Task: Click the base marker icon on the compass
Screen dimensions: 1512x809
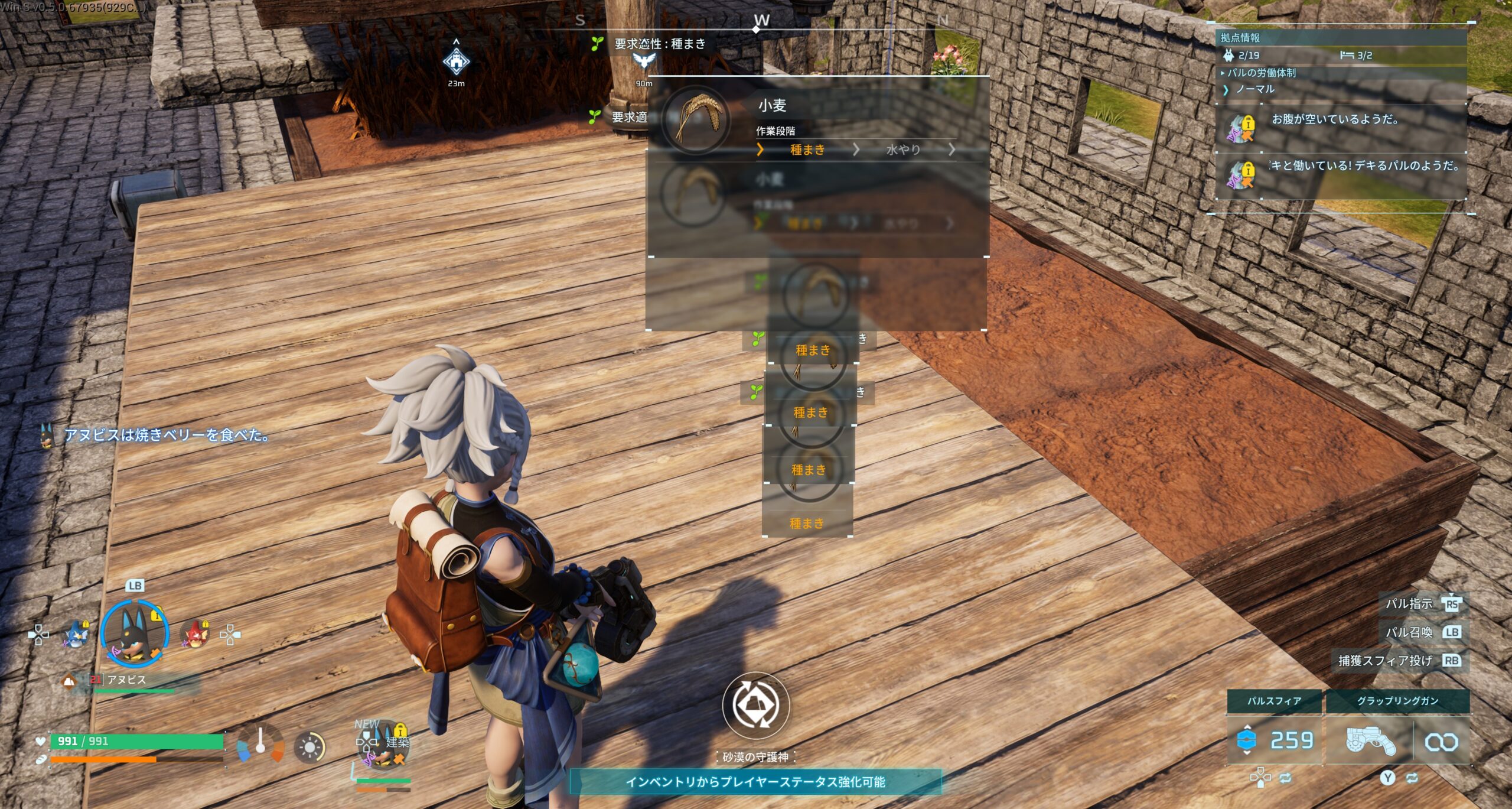Action: (456, 61)
